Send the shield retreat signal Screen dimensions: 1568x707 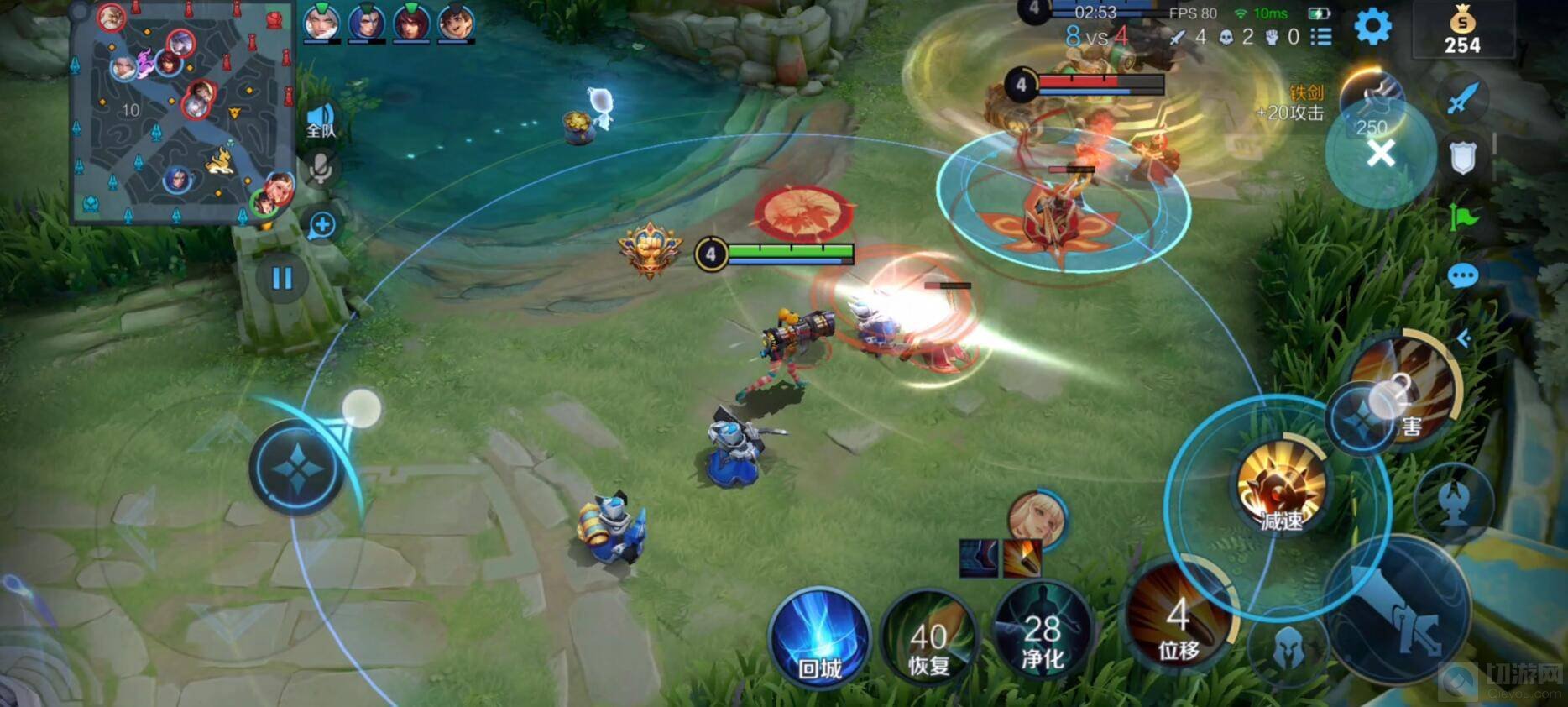[x=1462, y=157]
